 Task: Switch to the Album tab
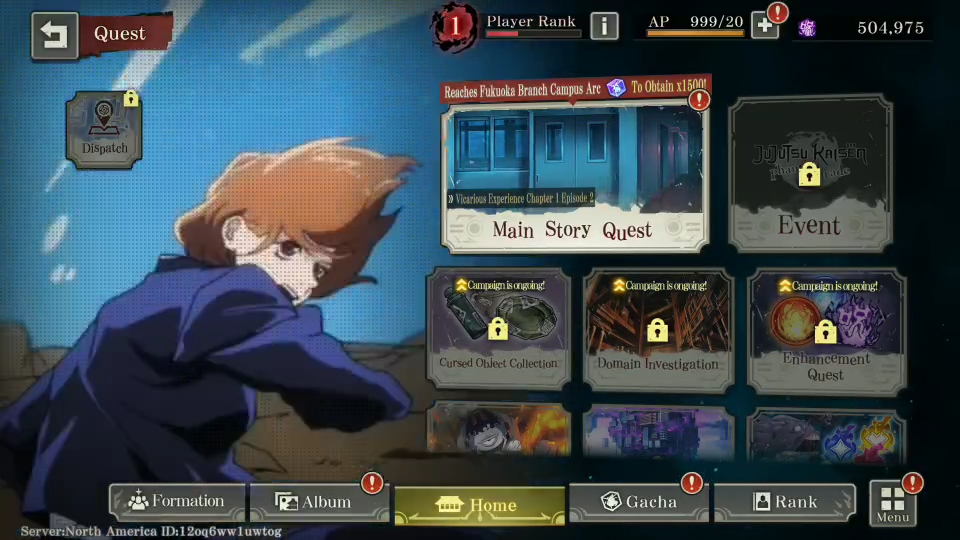point(316,502)
